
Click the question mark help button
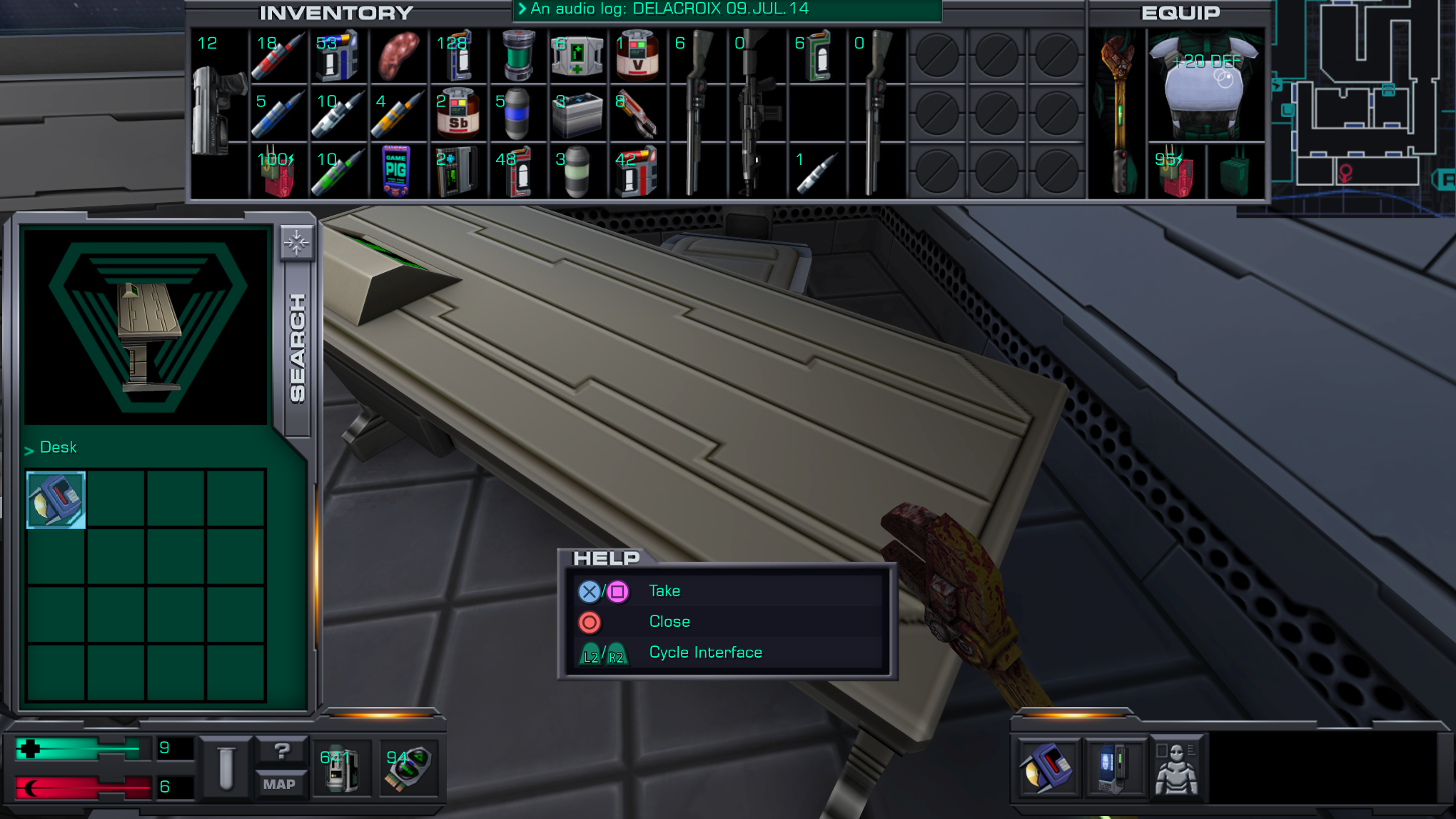pos(281,751)
